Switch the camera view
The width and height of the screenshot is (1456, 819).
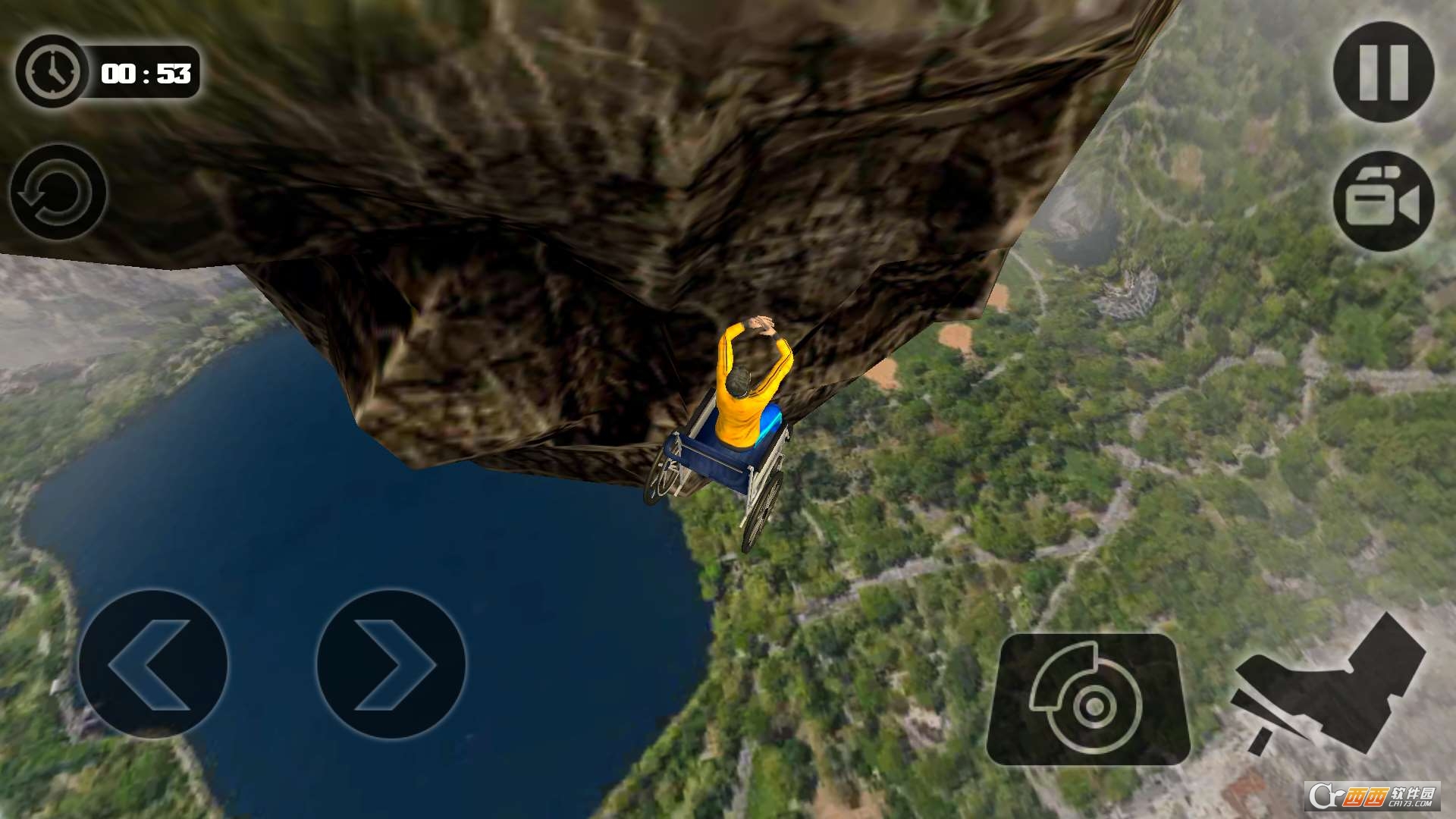point(1383,202)
